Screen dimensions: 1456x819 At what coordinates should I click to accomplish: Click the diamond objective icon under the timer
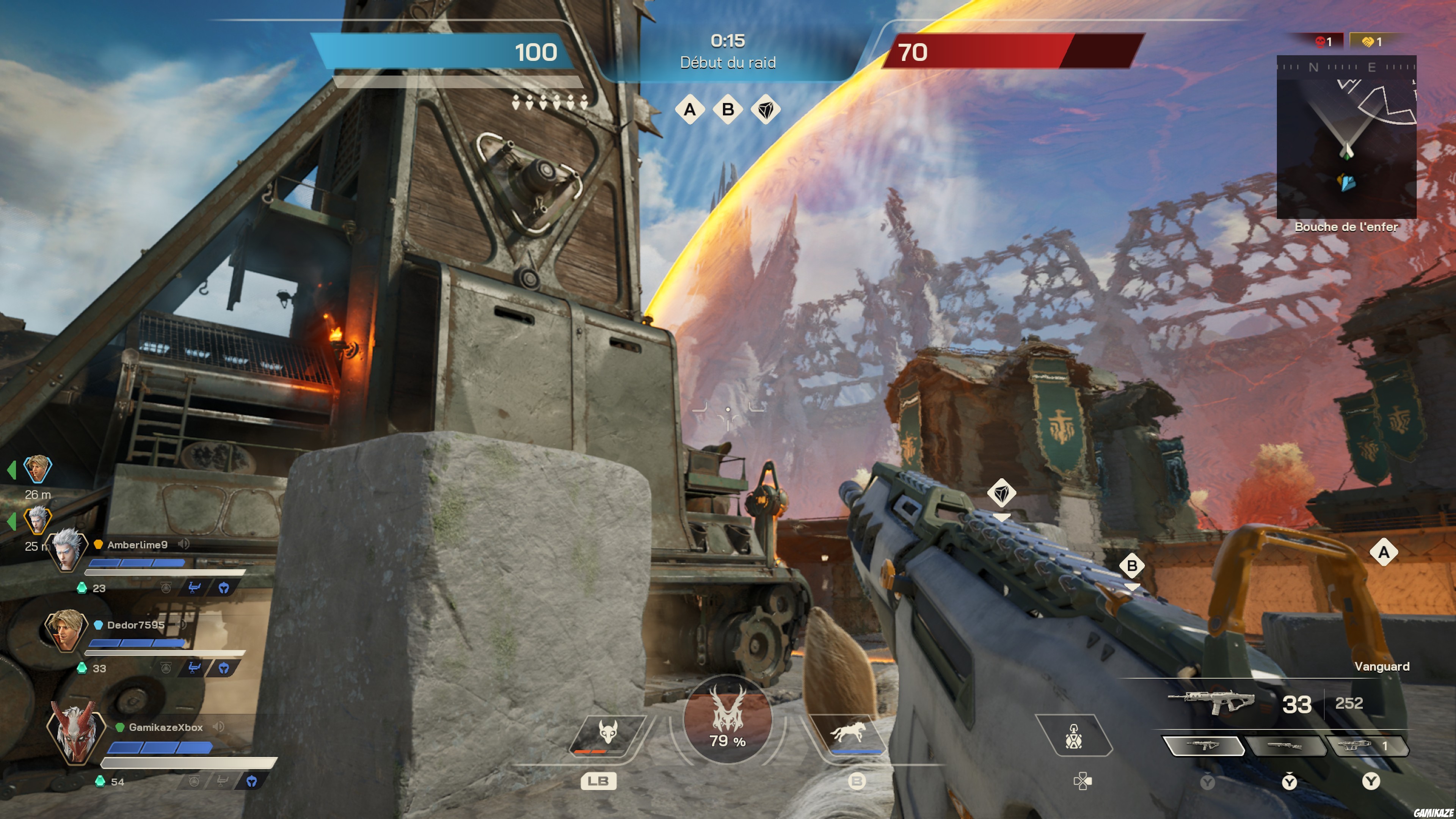click(766, 109)
